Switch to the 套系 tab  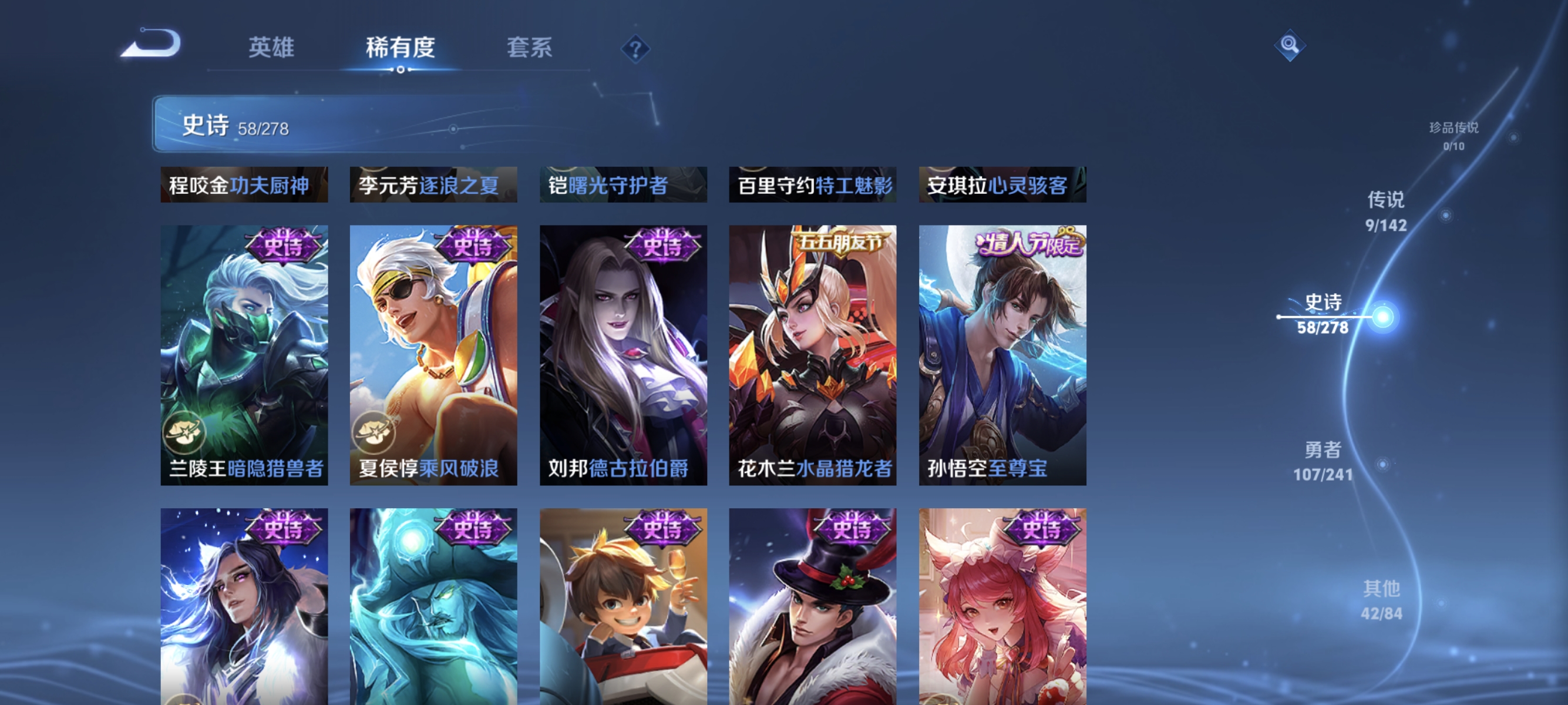(x=530, y=48)
